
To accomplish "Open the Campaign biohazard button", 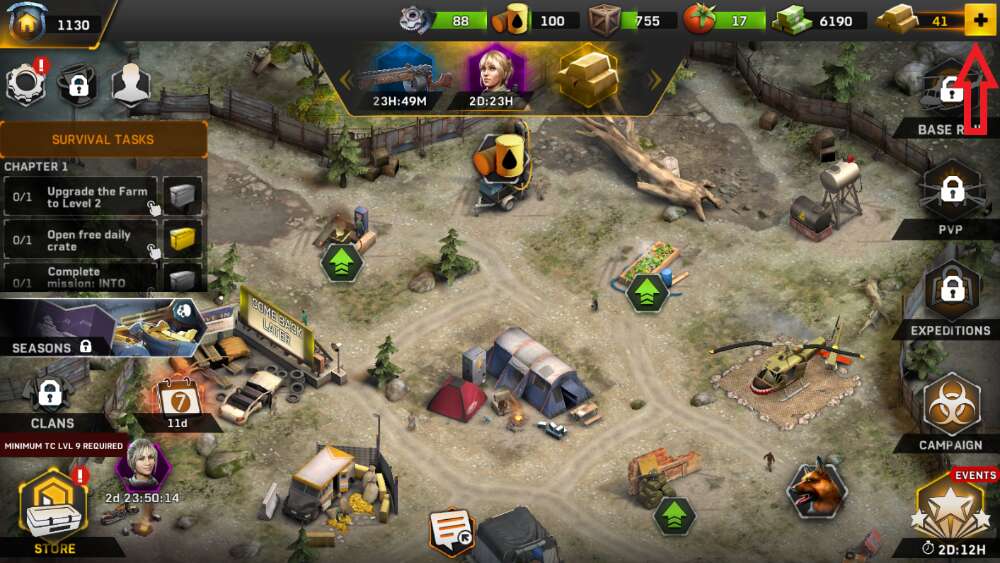I will pos(951,408).
